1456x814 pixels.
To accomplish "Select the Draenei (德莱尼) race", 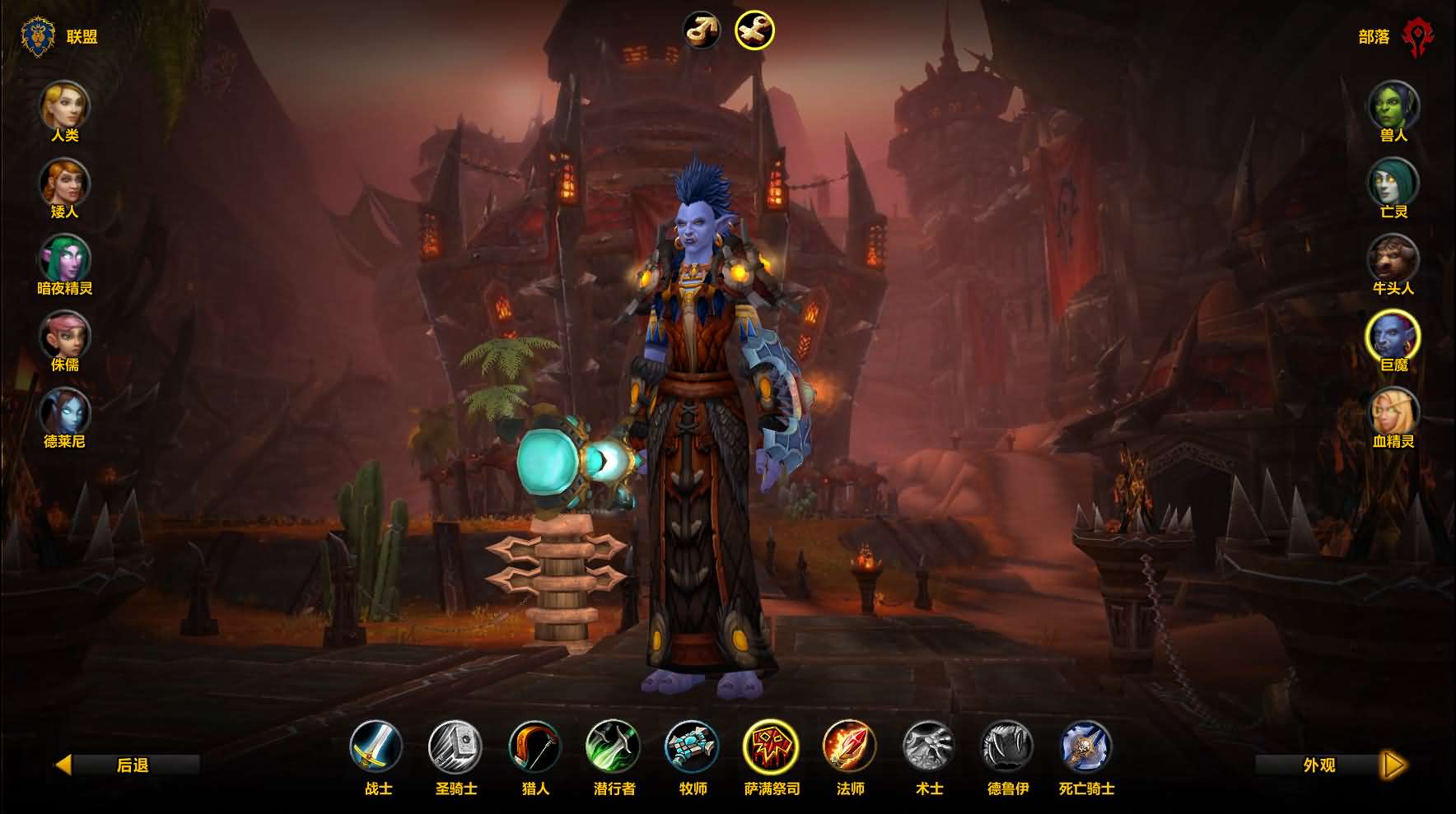I will [x=64, y=412].
